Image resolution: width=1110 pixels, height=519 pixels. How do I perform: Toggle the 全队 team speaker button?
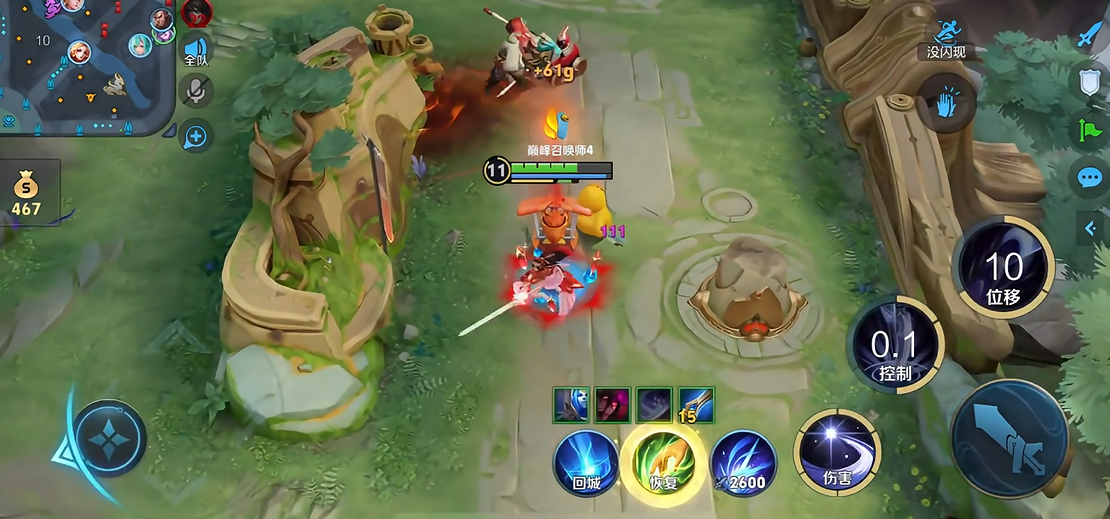pos(195,50)
